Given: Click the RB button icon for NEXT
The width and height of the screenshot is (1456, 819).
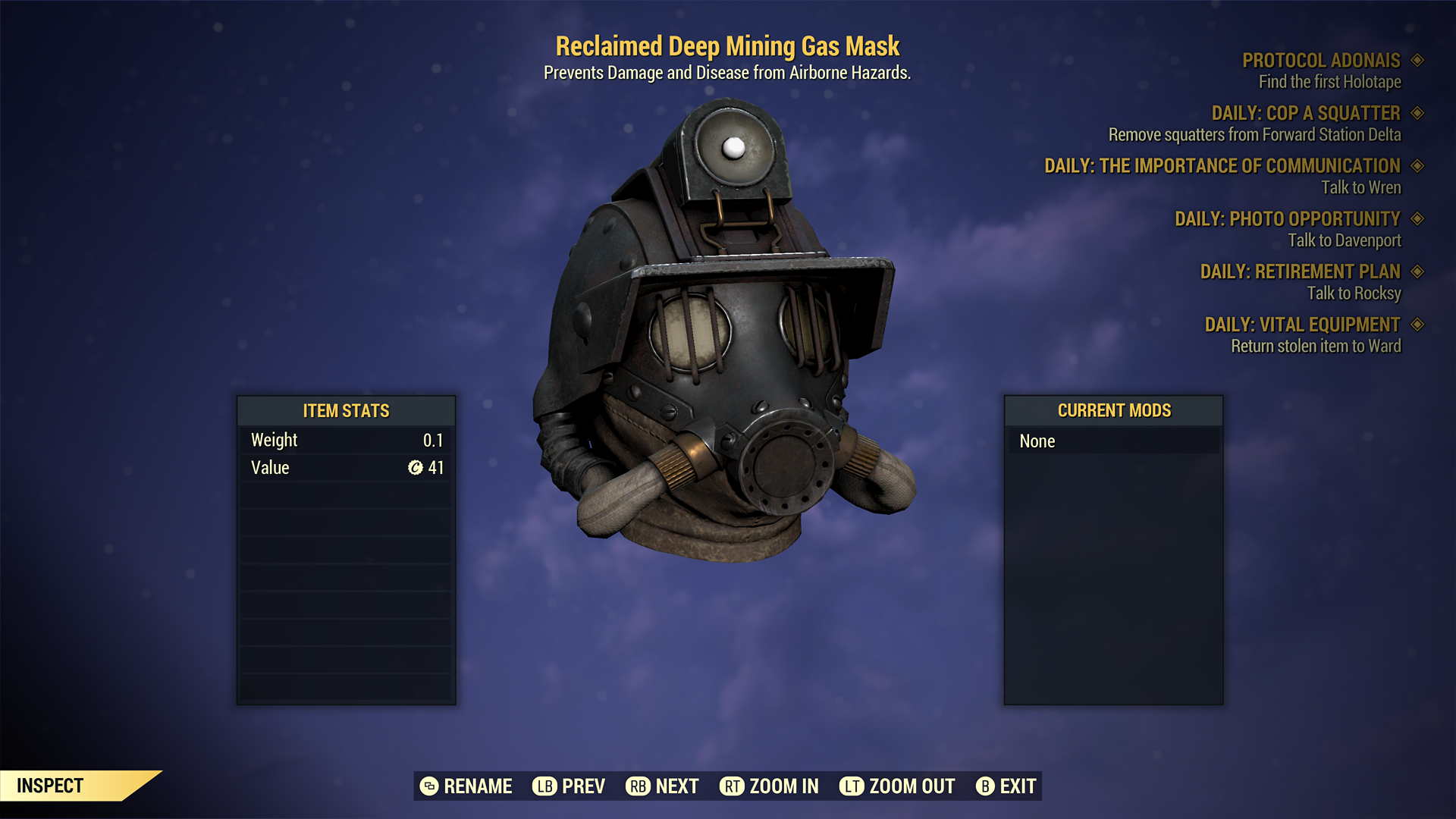Looking at the screenshot, I should click(637, 786).
